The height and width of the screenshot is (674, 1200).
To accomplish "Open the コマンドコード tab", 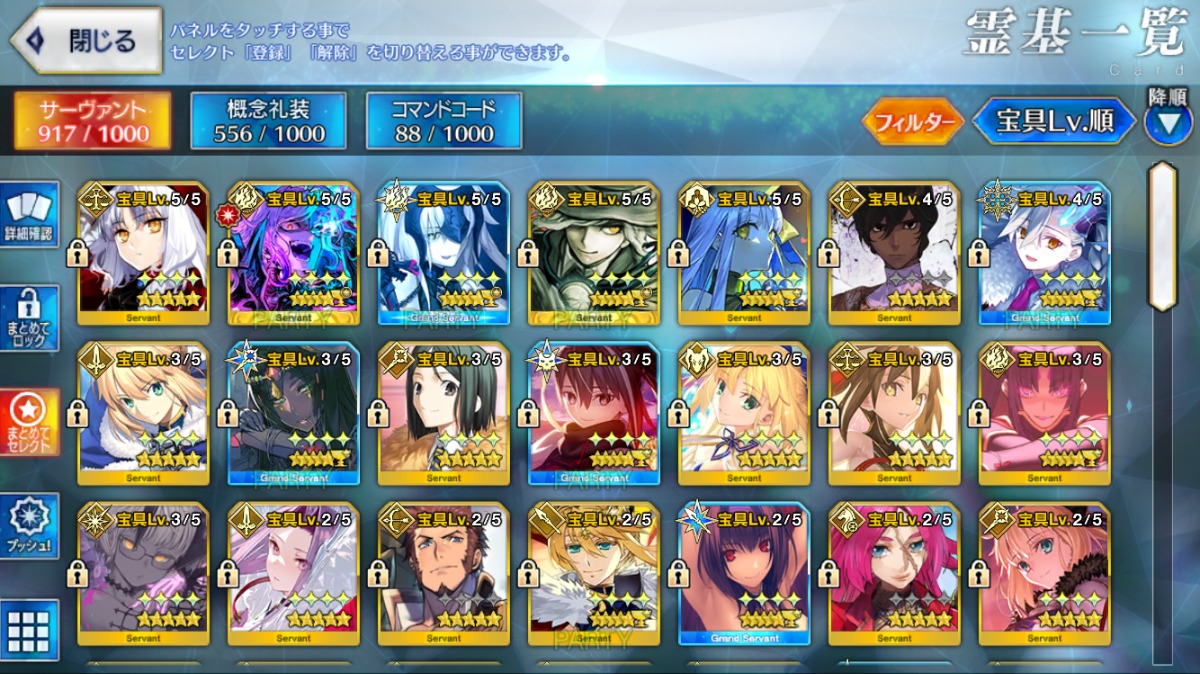I will pos(444,121).
